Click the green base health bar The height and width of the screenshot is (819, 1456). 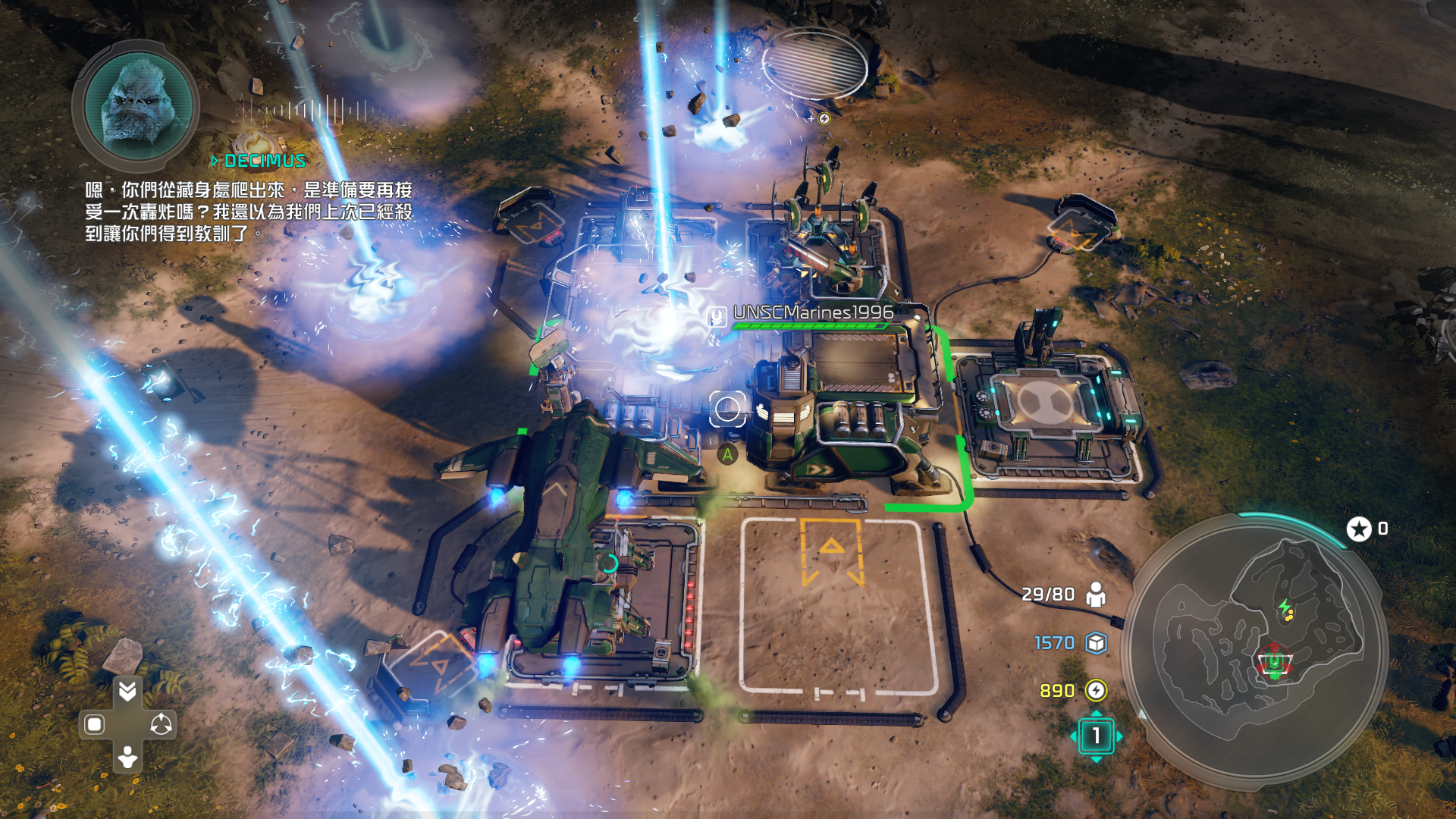click(x=811, y=328)
